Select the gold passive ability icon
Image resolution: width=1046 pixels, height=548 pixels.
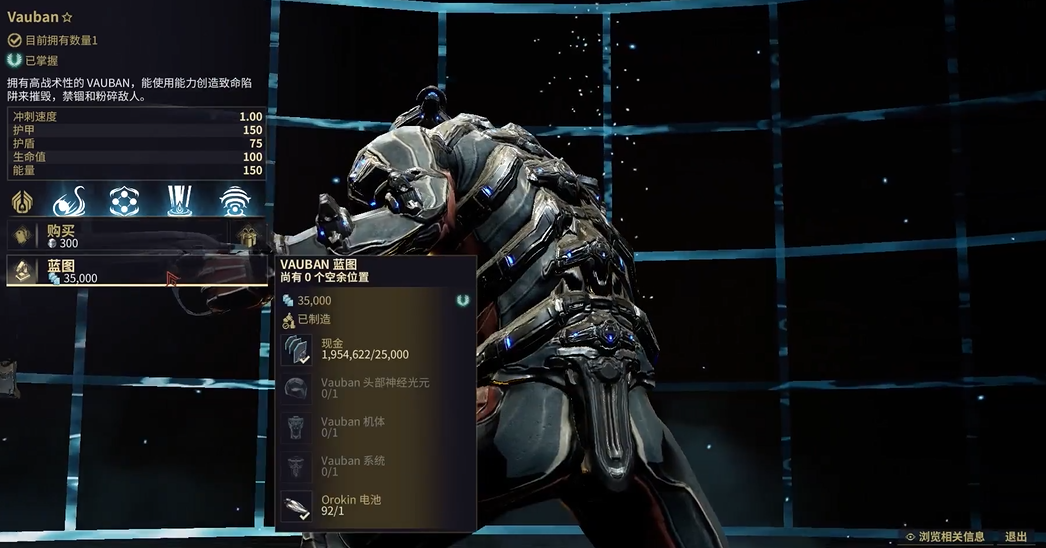tap(22, 200)
